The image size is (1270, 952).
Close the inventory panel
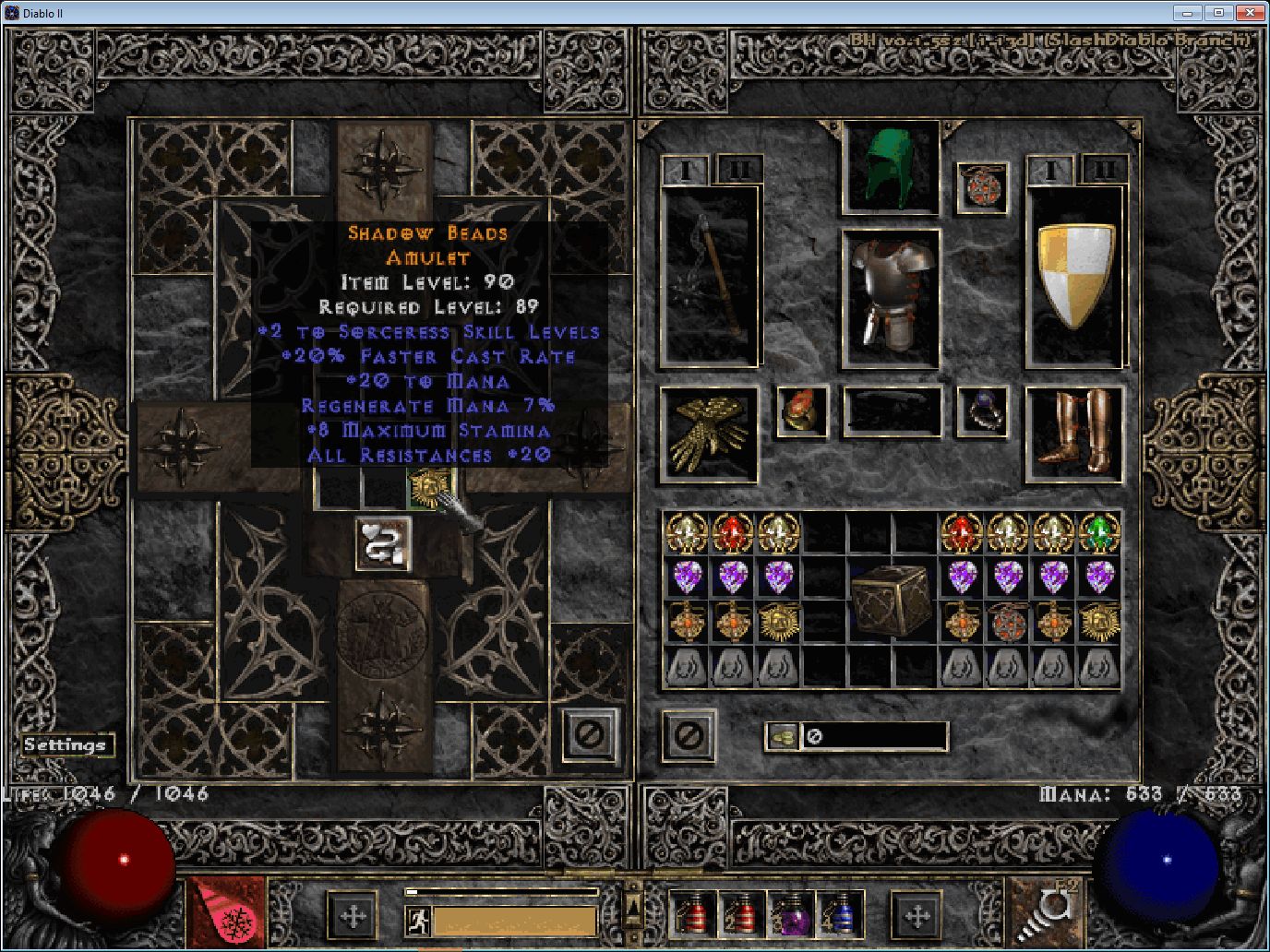(689, 735)
